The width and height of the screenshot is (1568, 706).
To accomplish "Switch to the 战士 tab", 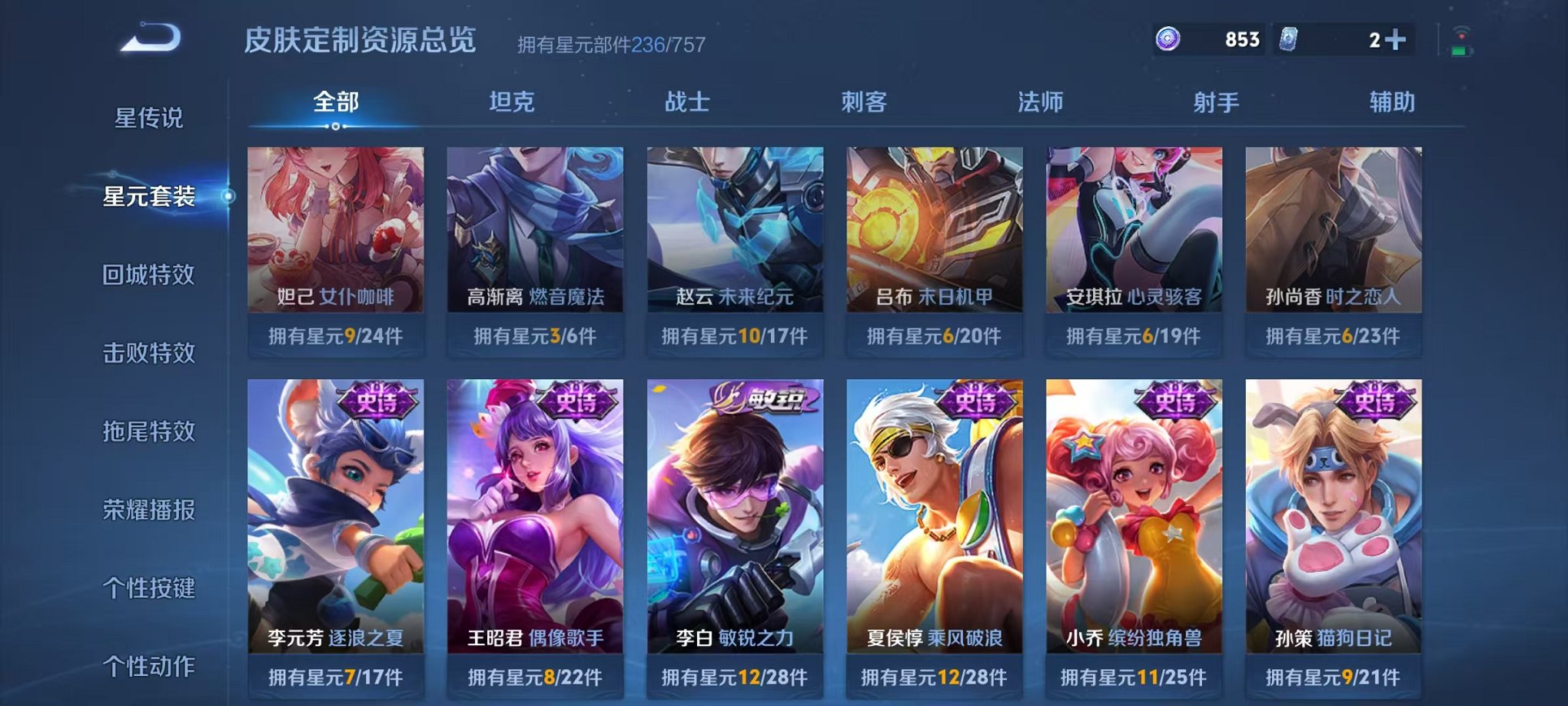I will [x=688, y=101].
